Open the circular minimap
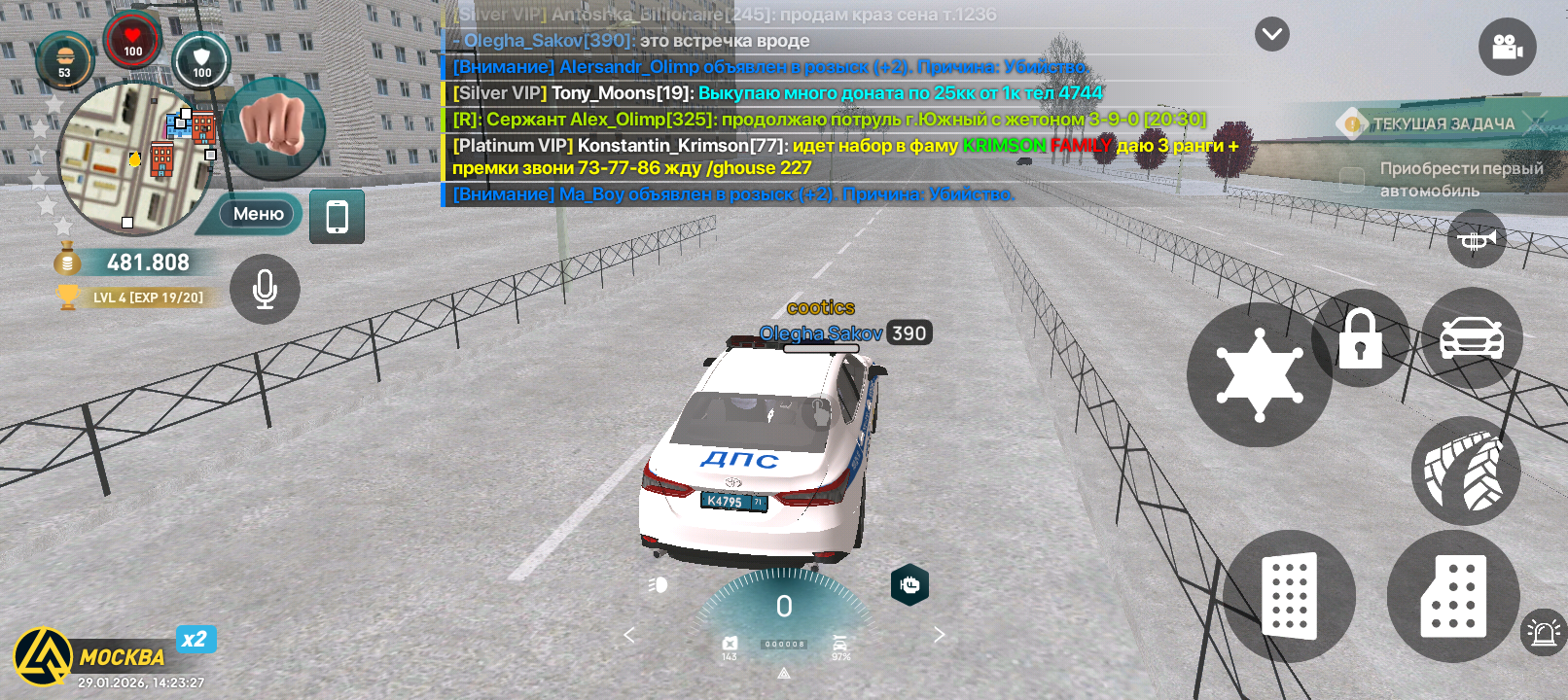This screenshot has width=1568, height=700. tap(134, 158)
